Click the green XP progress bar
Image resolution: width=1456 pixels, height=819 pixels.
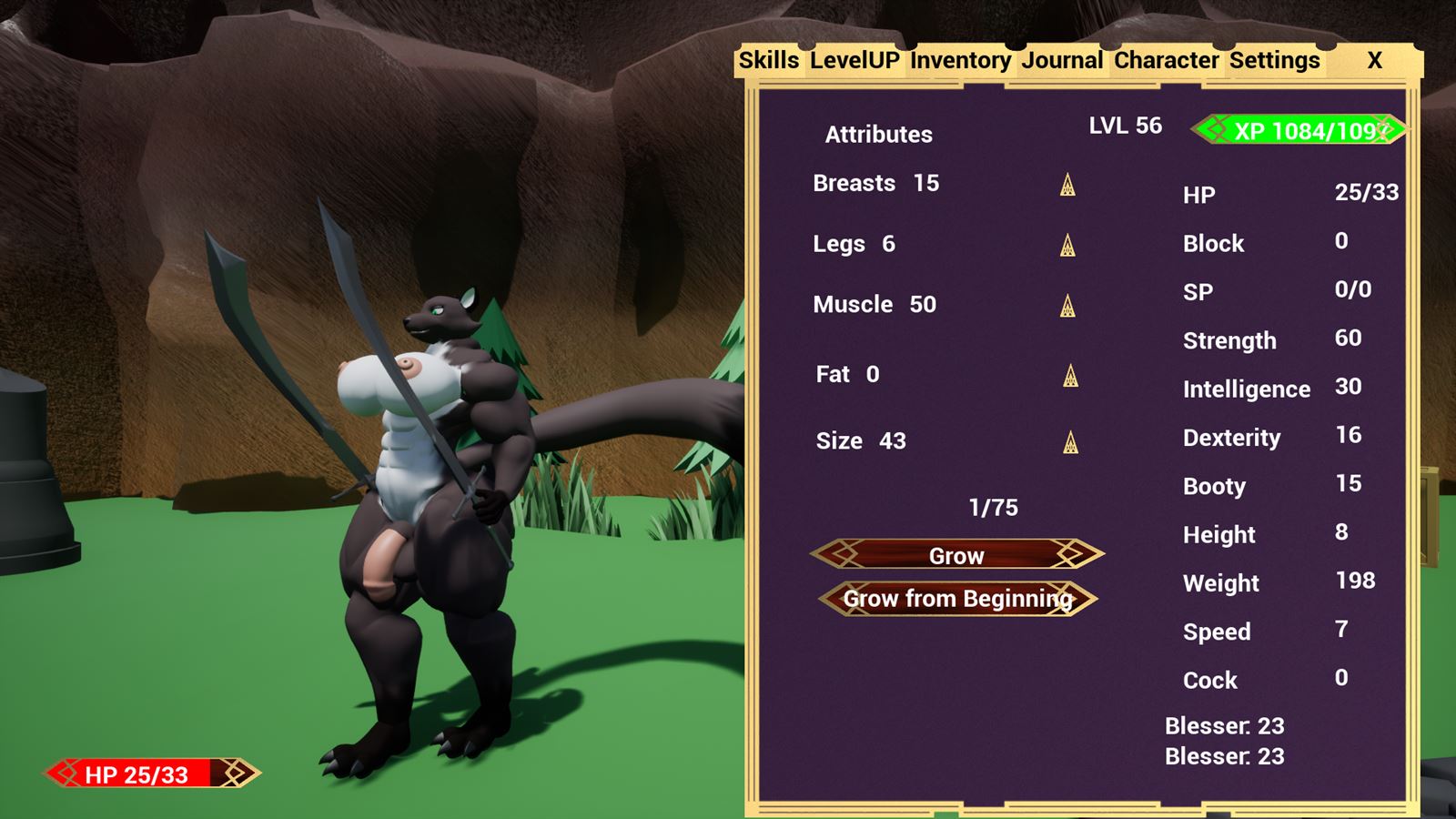(1297, 129)
